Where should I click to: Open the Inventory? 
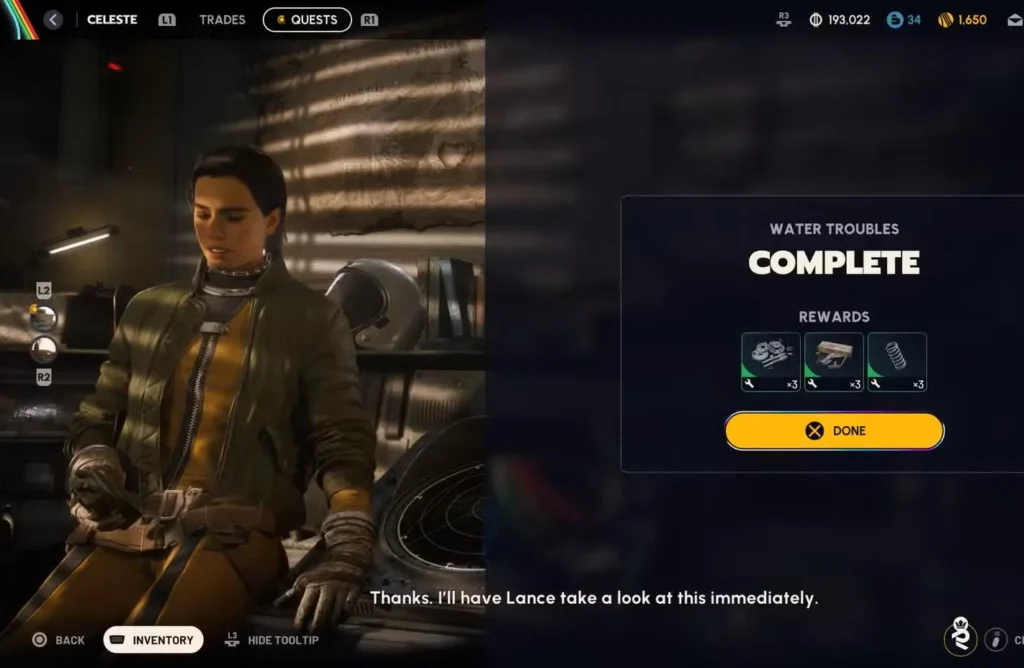click(x=153, y=640)
